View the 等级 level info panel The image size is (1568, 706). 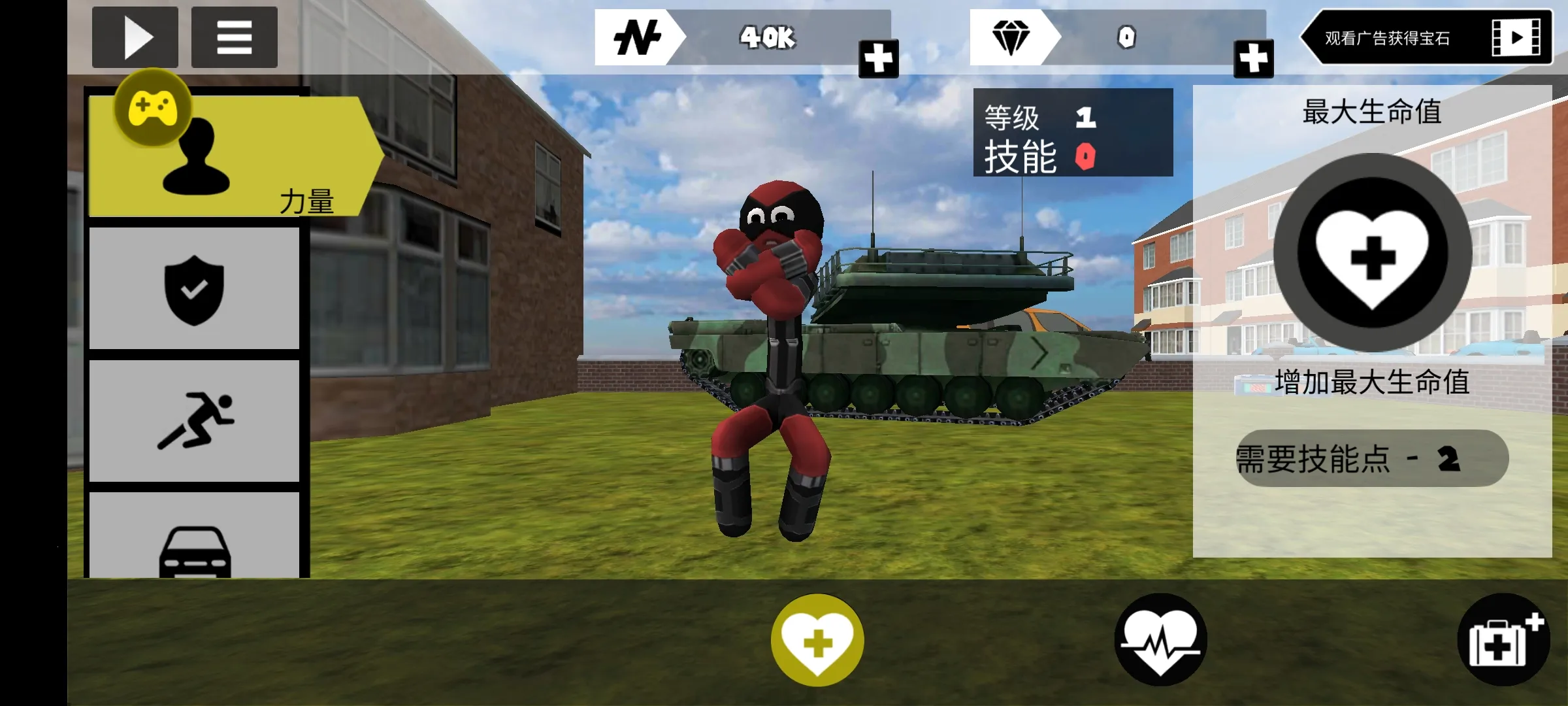pos(1071,134)
